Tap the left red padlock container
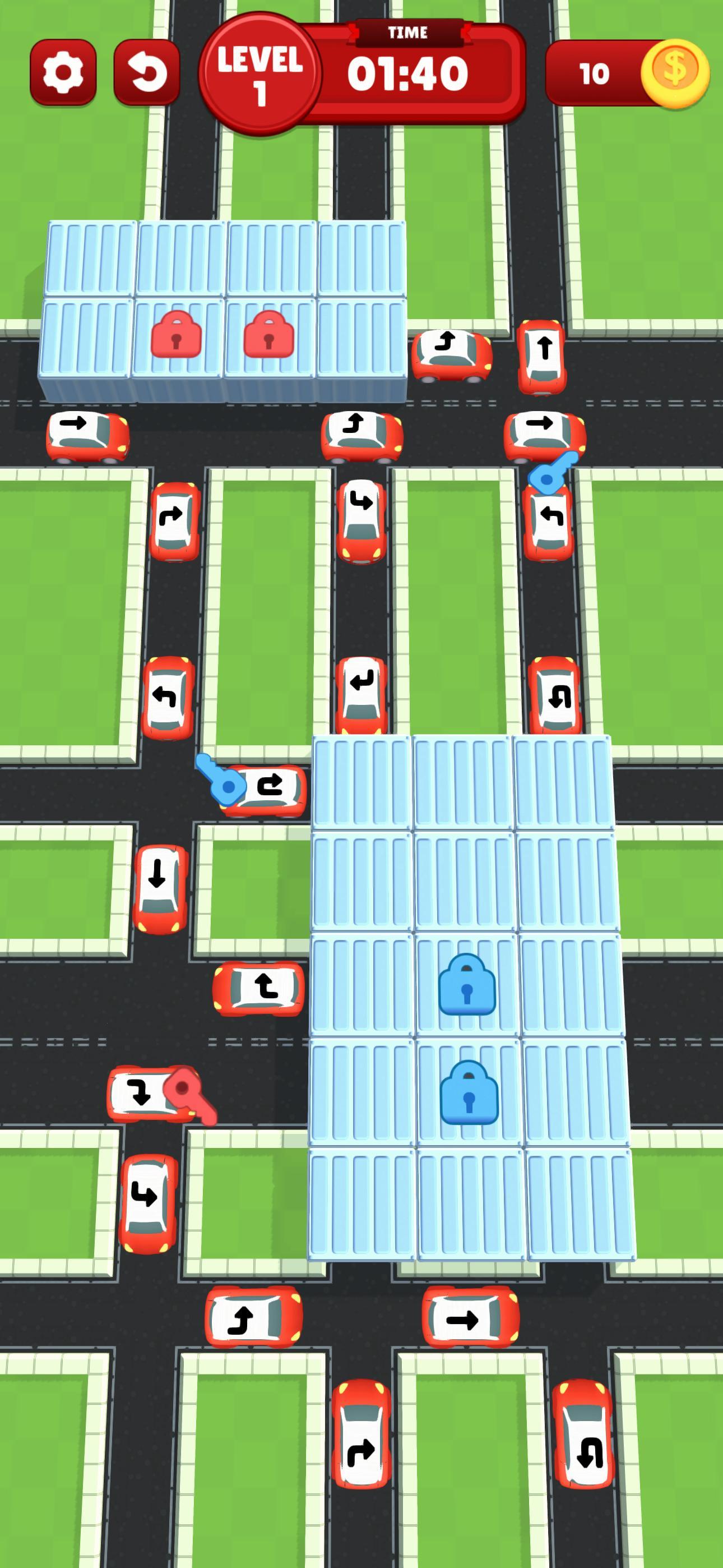 (178, 335)
